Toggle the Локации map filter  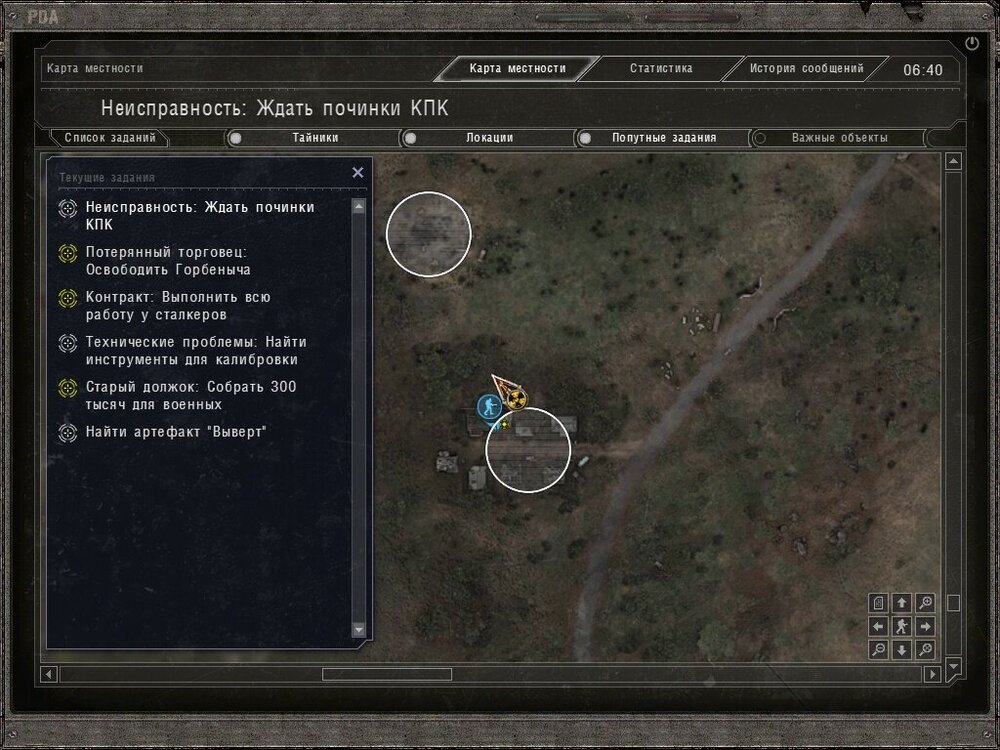click(410, 138)
